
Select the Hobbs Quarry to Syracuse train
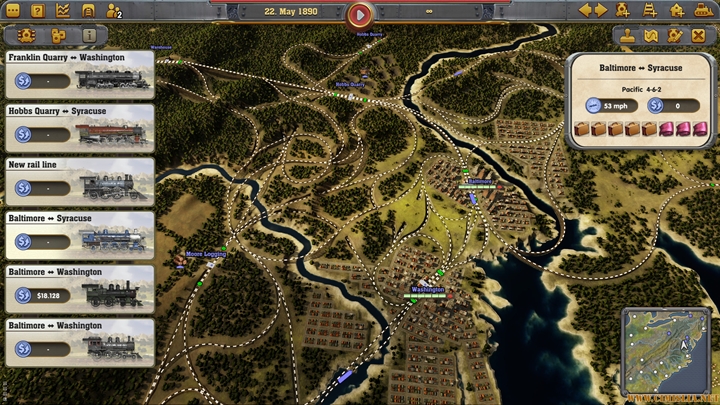click(x=80, y=128)
